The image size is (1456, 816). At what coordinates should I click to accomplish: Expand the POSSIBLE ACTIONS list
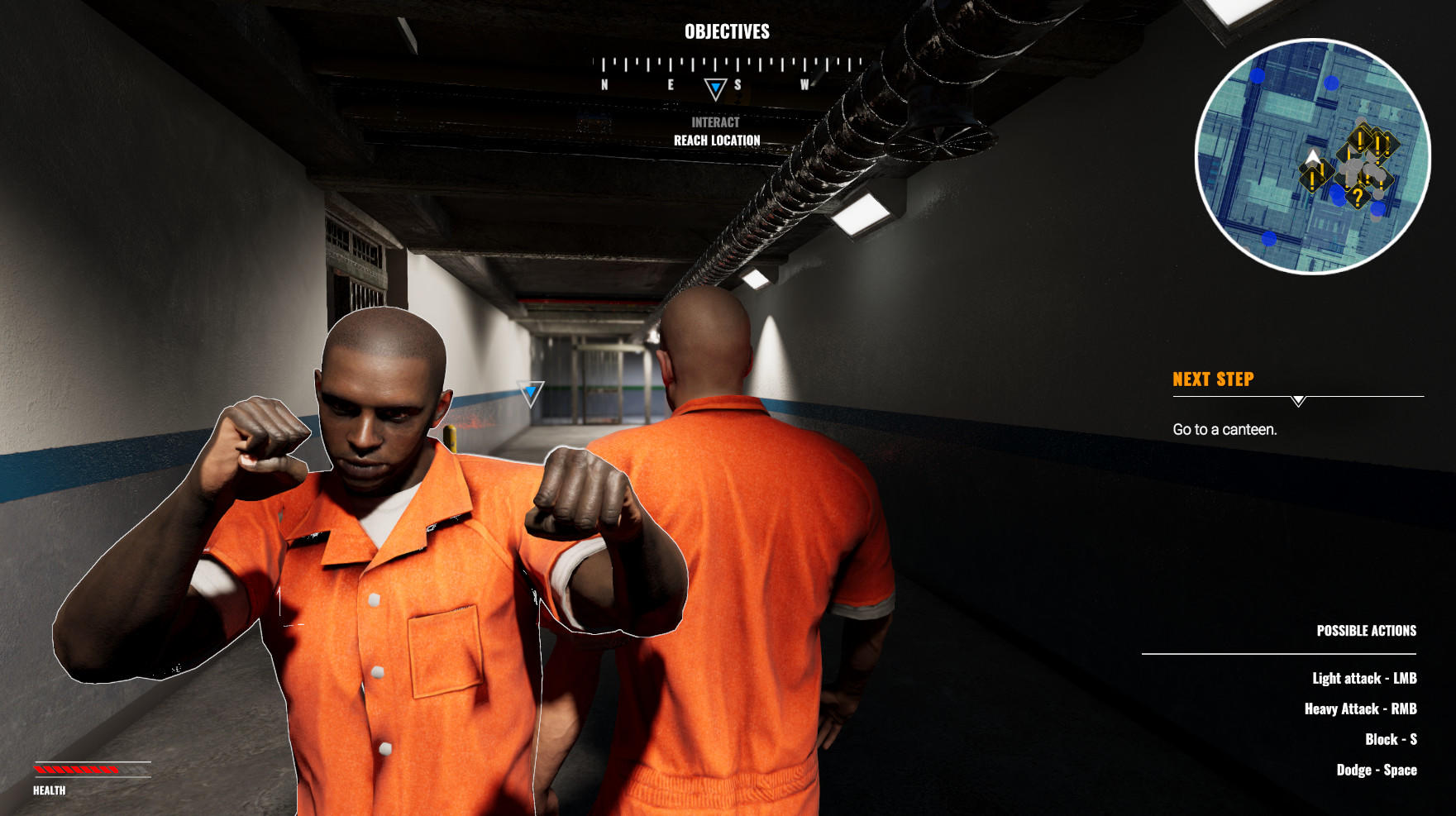[1367, 630]
